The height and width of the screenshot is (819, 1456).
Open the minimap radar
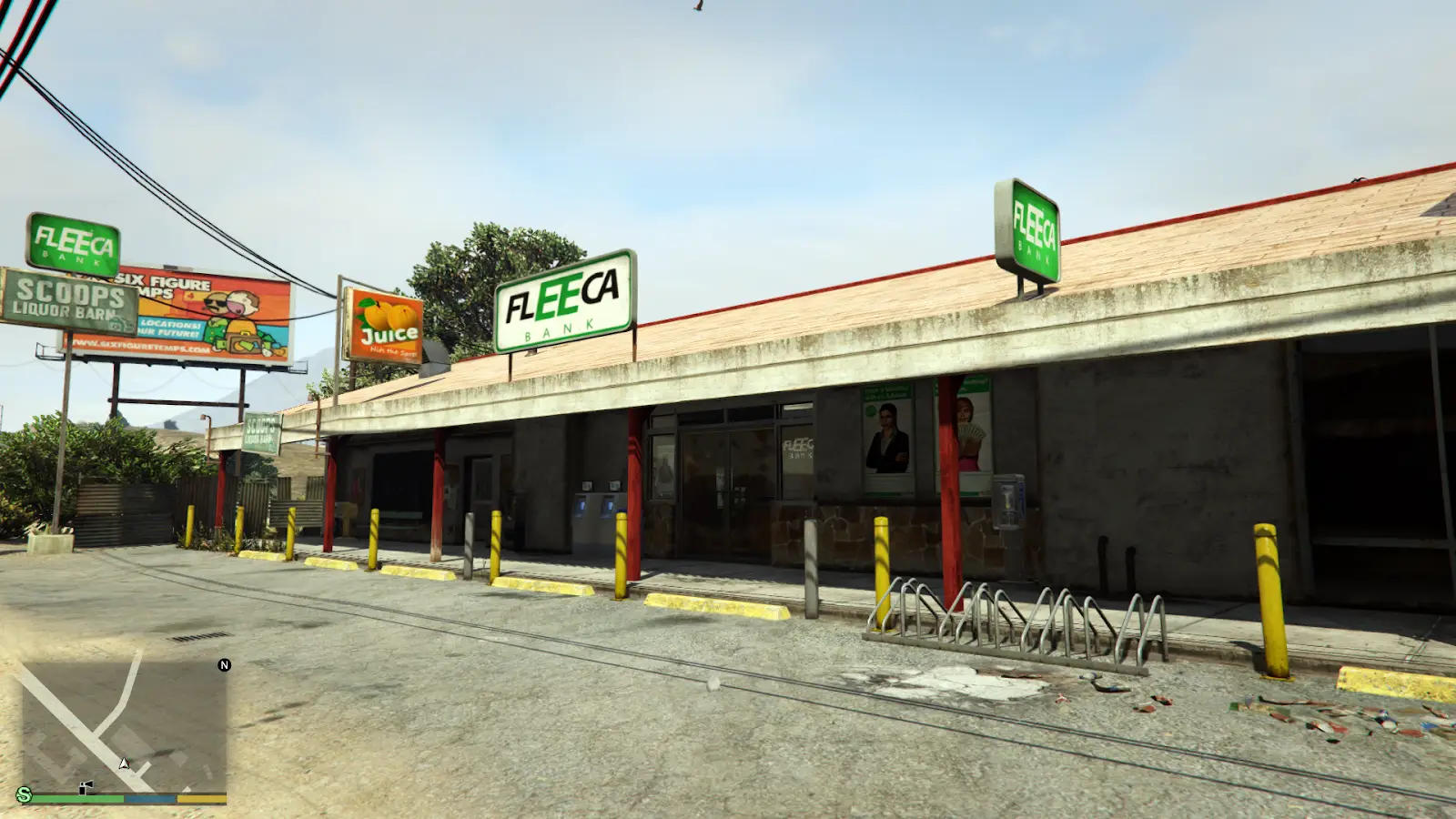124,725
